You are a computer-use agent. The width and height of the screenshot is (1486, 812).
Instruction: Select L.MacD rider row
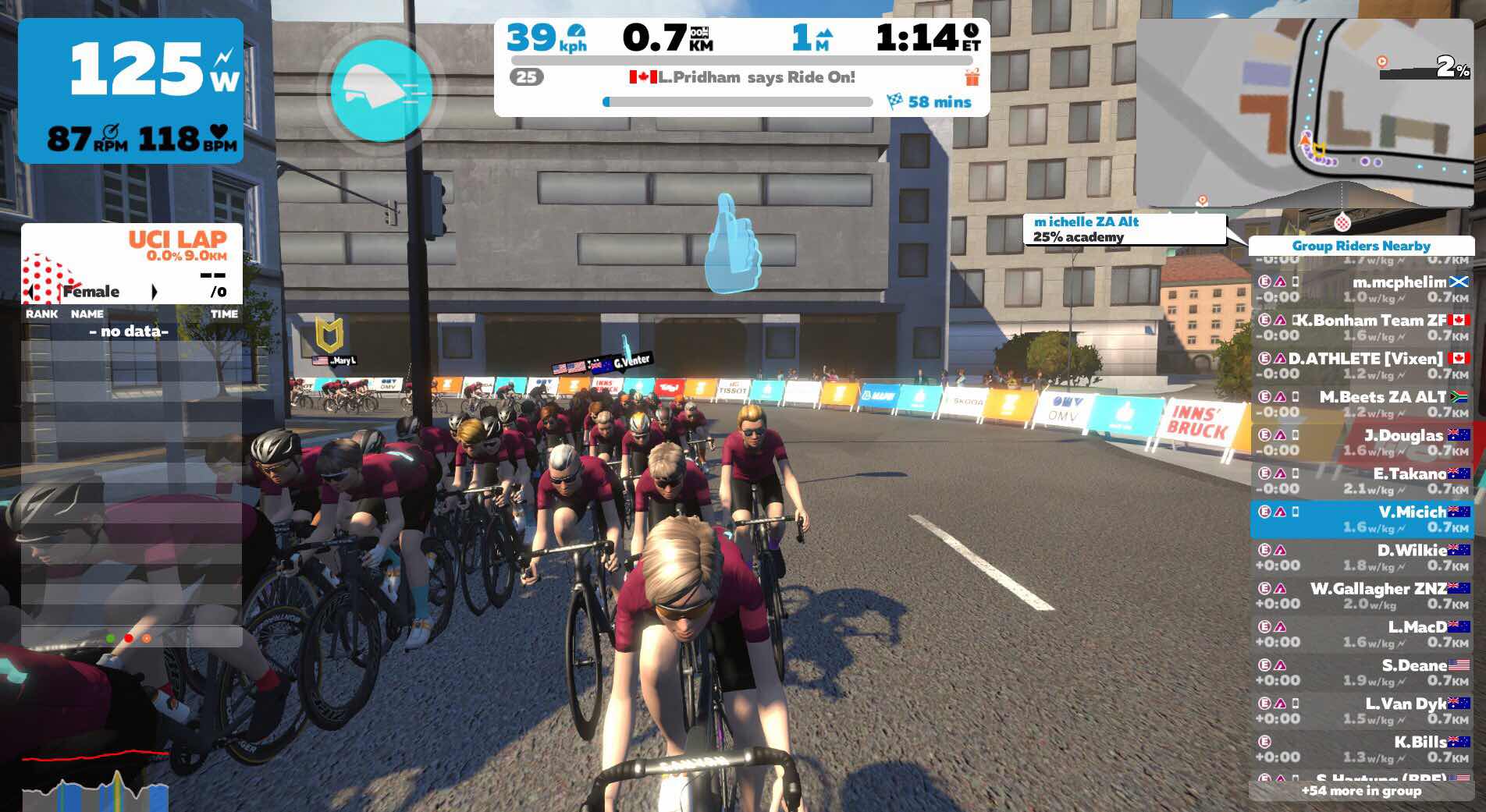coord(1361,634)
